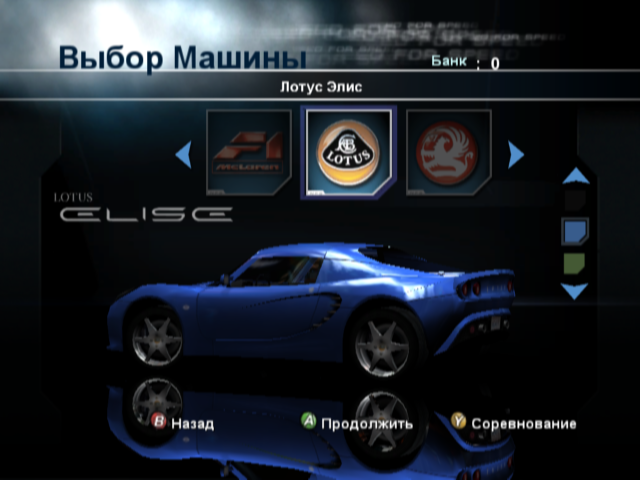The image size is (640, 480).
Task: Click the left arrow beside the brand tiles
Action: tap(183, 154)
